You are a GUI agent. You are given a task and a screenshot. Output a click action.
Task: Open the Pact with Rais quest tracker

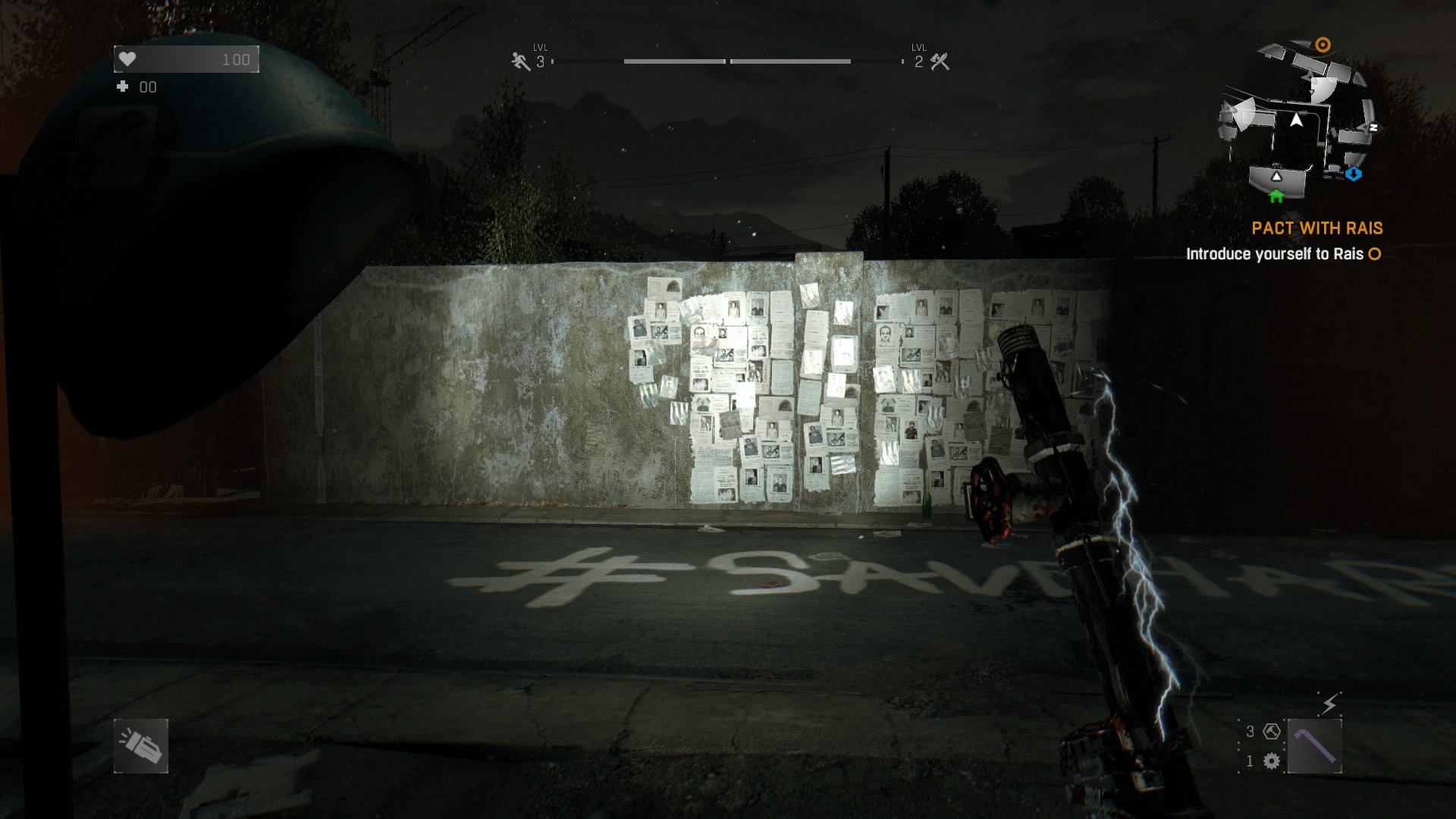point(1316,228)
